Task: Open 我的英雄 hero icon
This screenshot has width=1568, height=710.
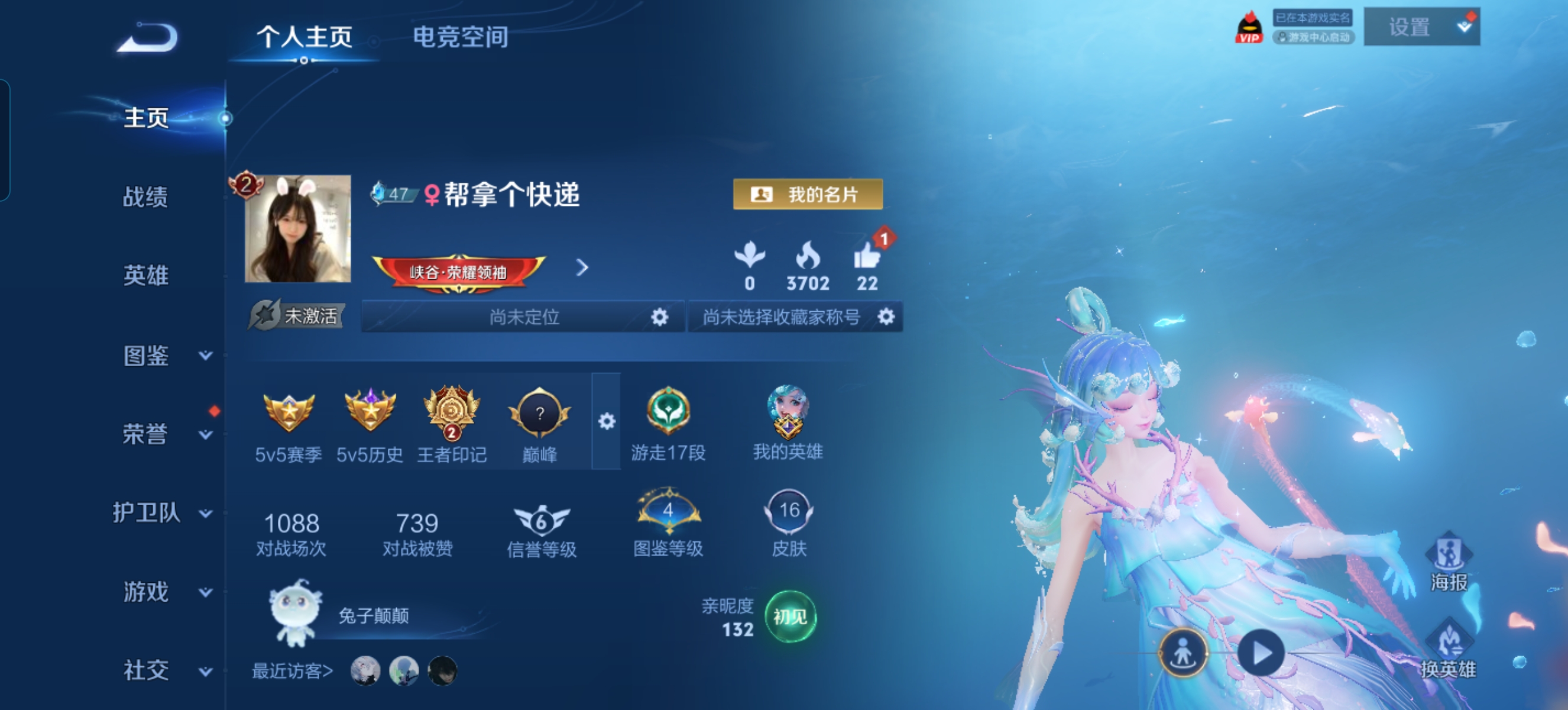Action: 788,412
